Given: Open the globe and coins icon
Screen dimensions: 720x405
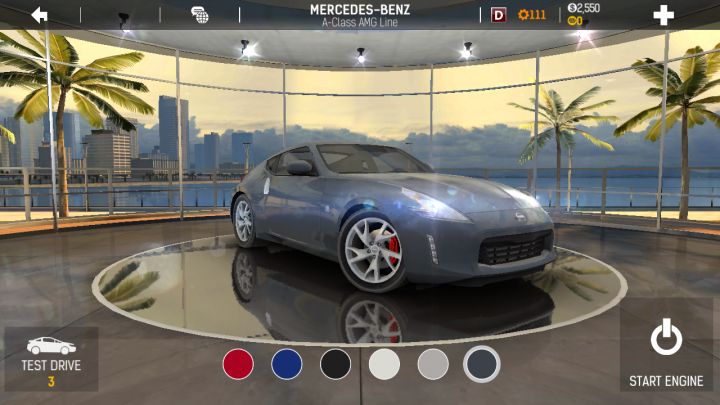Looking at the screenshot, I should pyautogui.click(x=200, y=15).
